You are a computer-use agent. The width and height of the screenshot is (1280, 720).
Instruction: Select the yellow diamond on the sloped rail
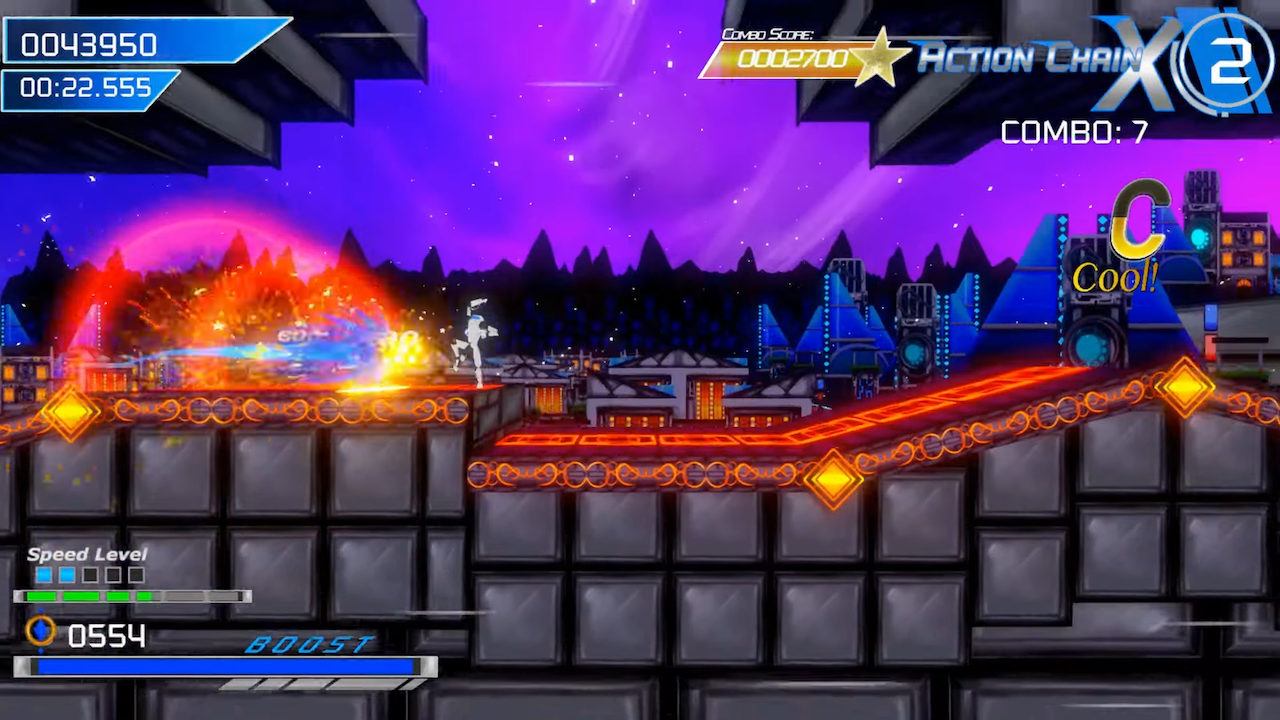coord(834,480)
